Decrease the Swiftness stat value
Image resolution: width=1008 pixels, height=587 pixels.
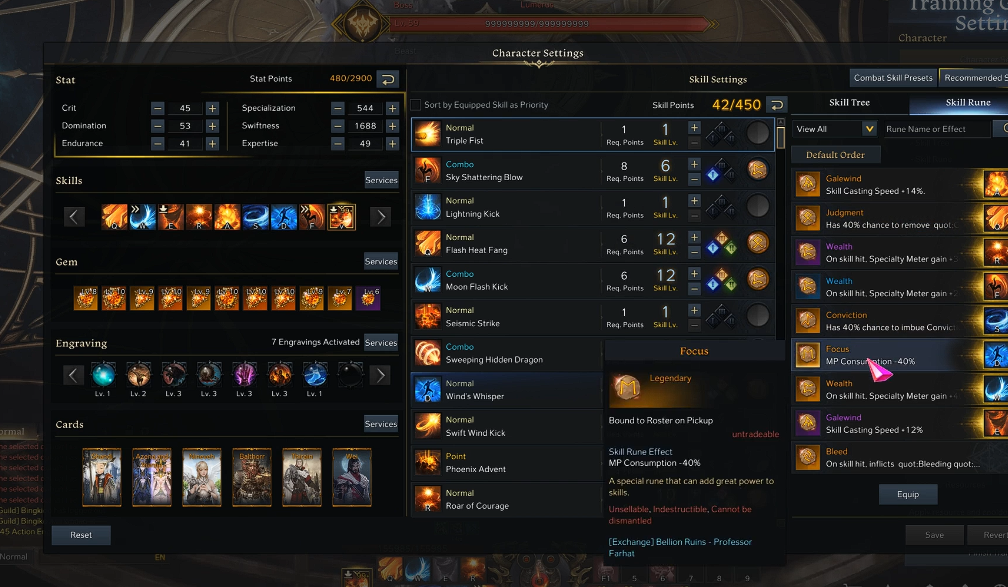338,126
